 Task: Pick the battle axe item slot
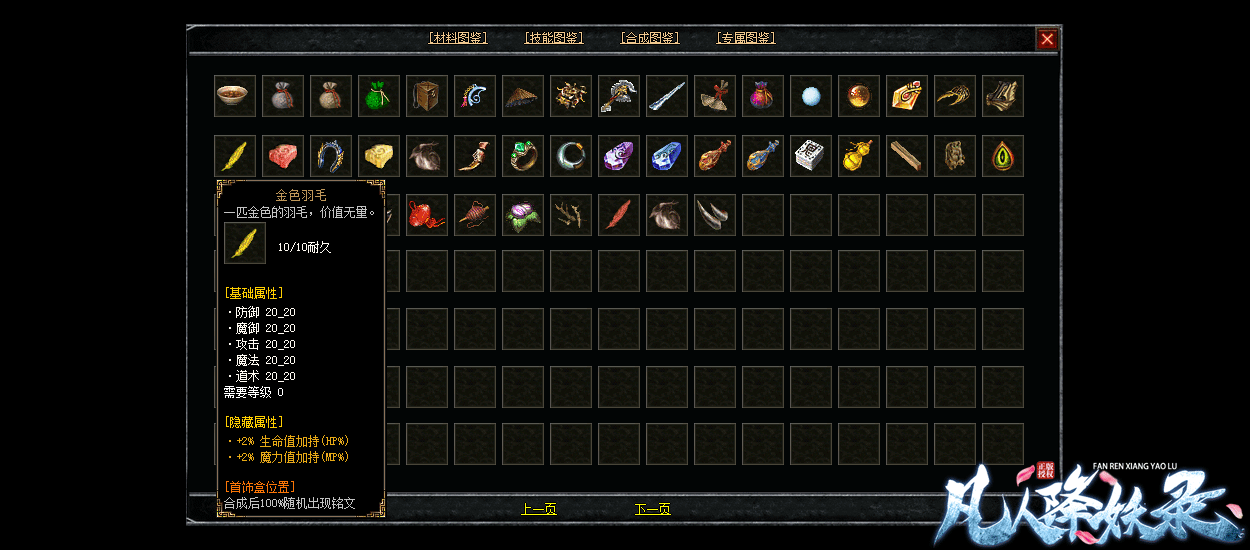pyautogui.click(x=619, y=96)
